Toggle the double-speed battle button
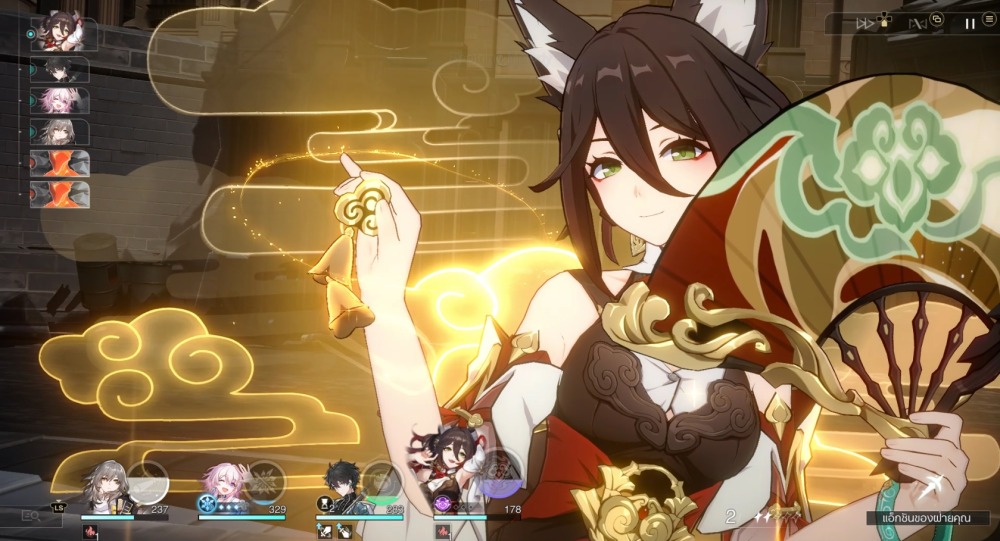Image resolution: width=1000 pixels, height=541 pixels. [x=865, y=22]
